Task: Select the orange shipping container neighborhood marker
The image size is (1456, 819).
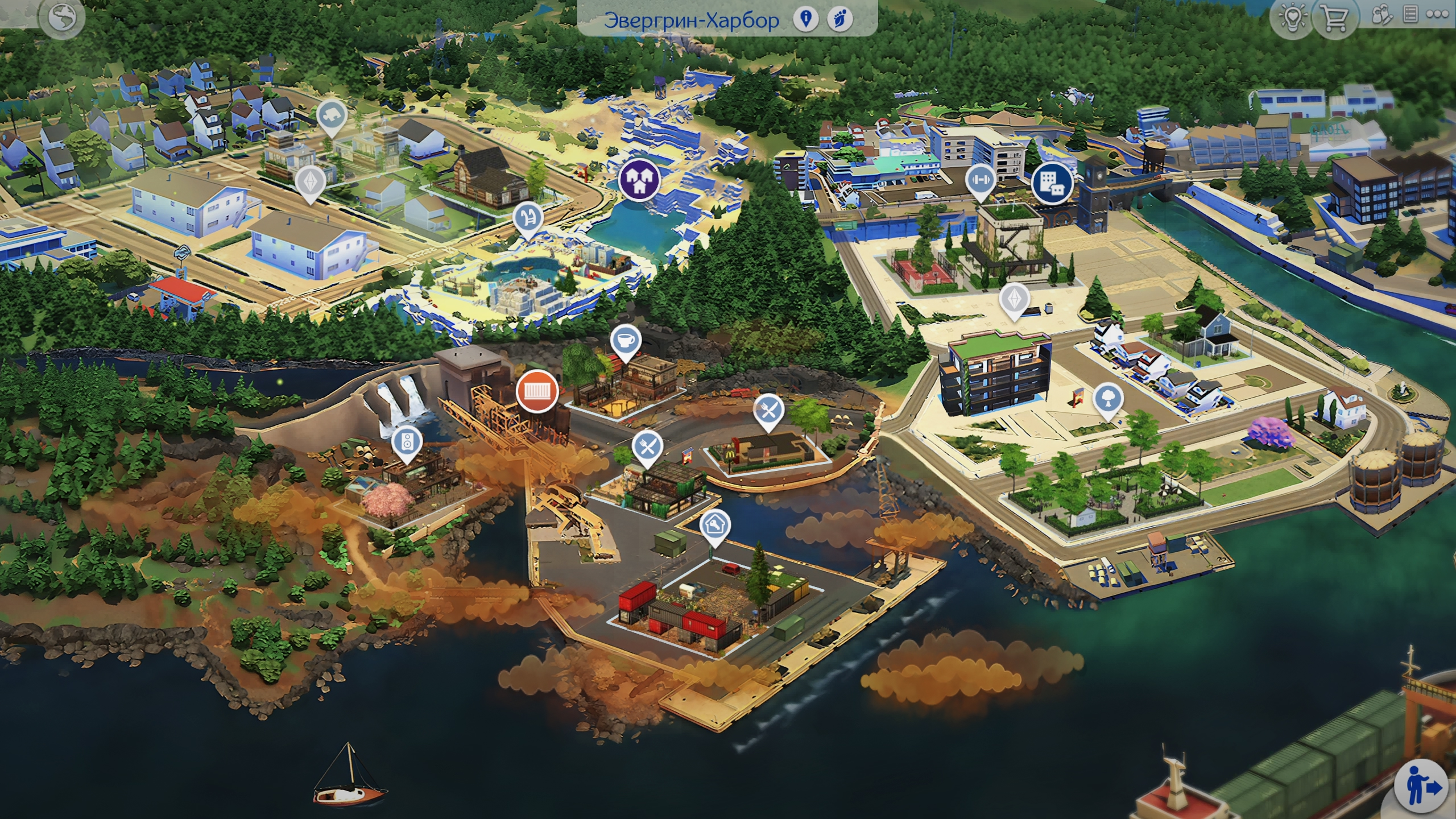Action: (536, 391)
